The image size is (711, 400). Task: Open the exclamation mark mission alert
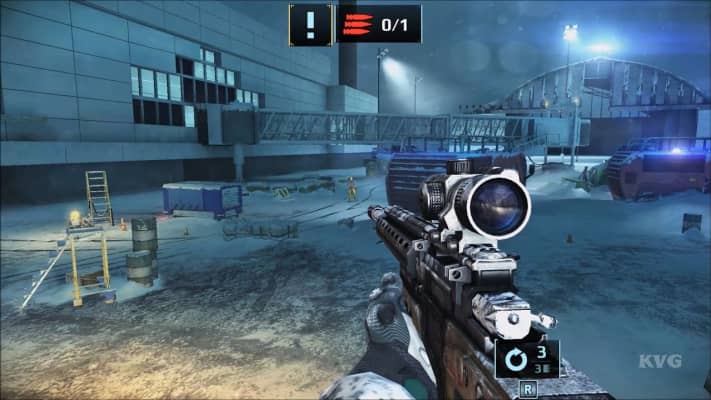310,24
